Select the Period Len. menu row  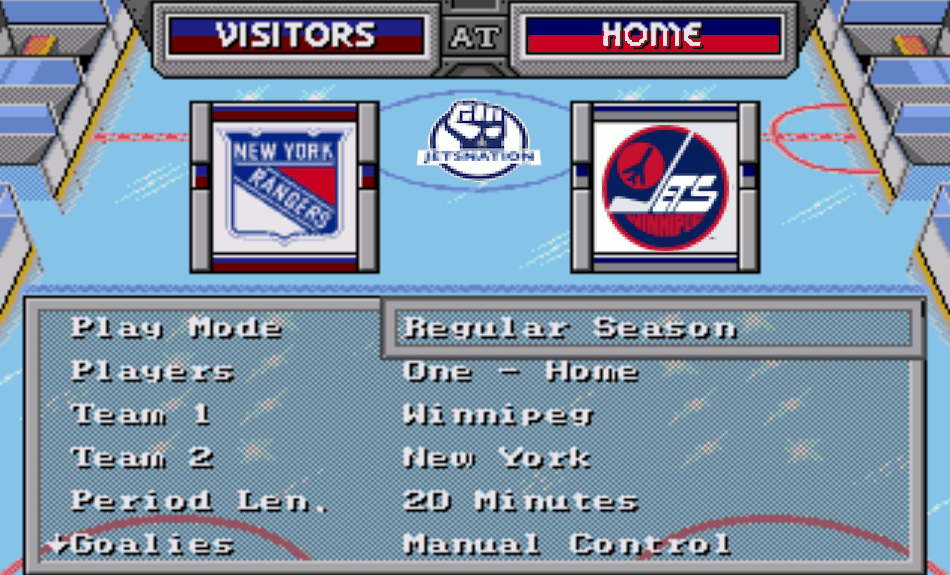tap(199, 501)
